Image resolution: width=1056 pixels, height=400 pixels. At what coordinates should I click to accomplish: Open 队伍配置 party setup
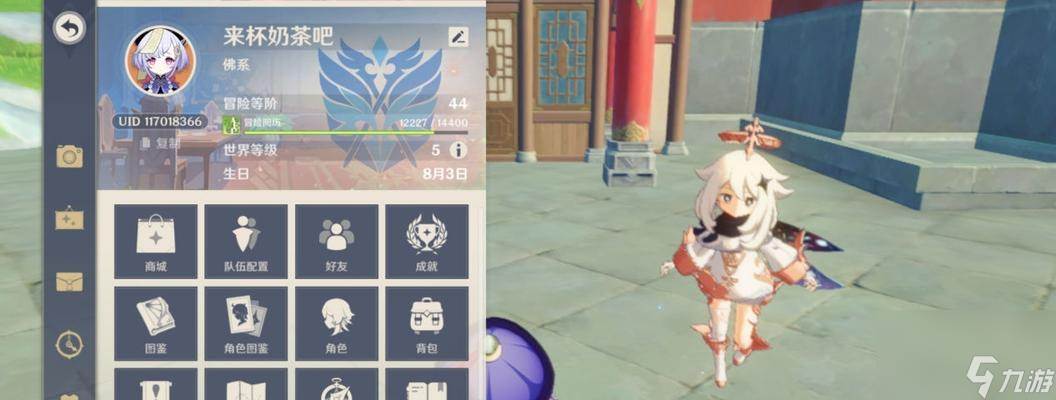tap(245, 241)
